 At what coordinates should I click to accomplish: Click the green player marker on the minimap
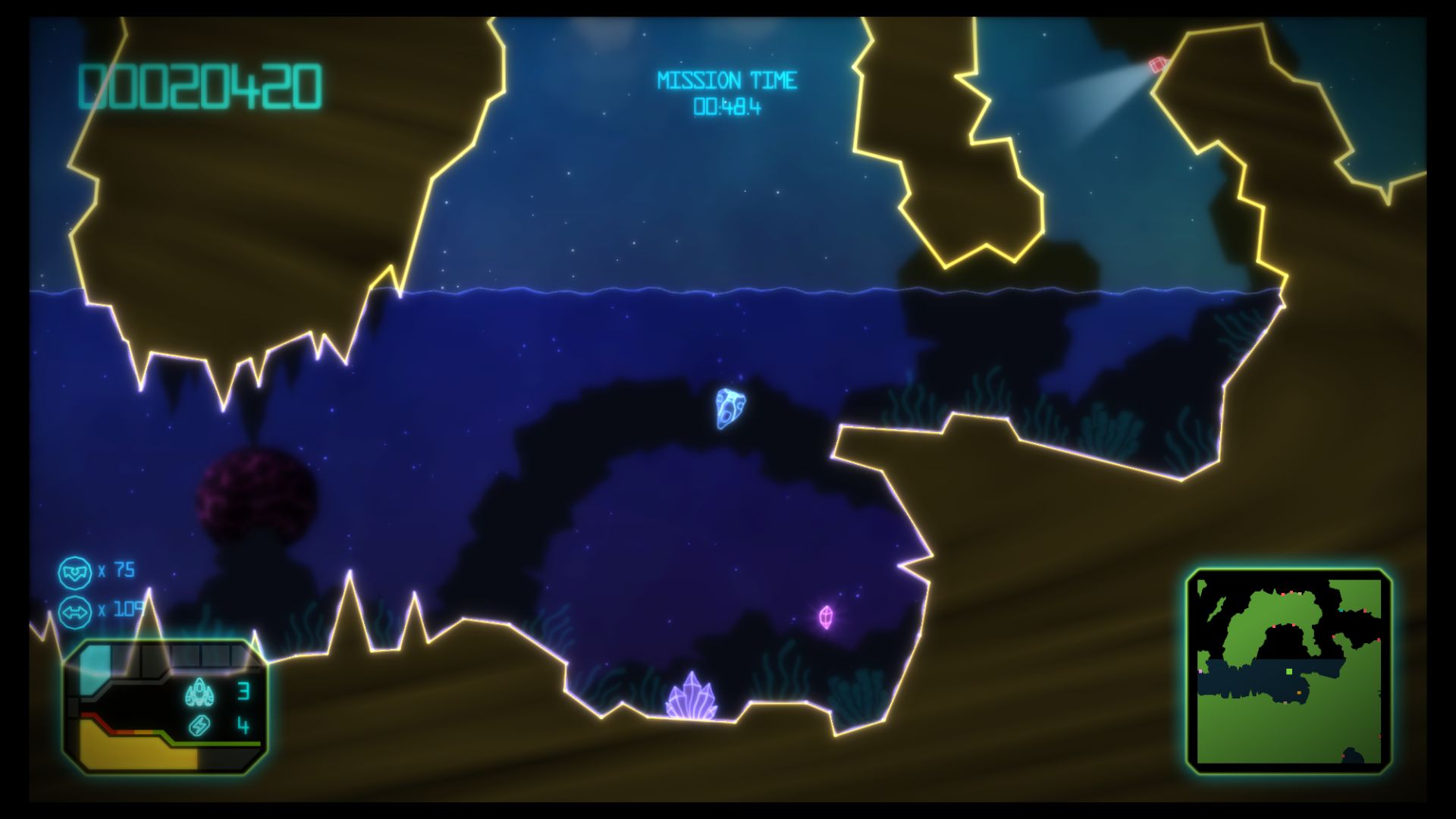(1288, 671)
